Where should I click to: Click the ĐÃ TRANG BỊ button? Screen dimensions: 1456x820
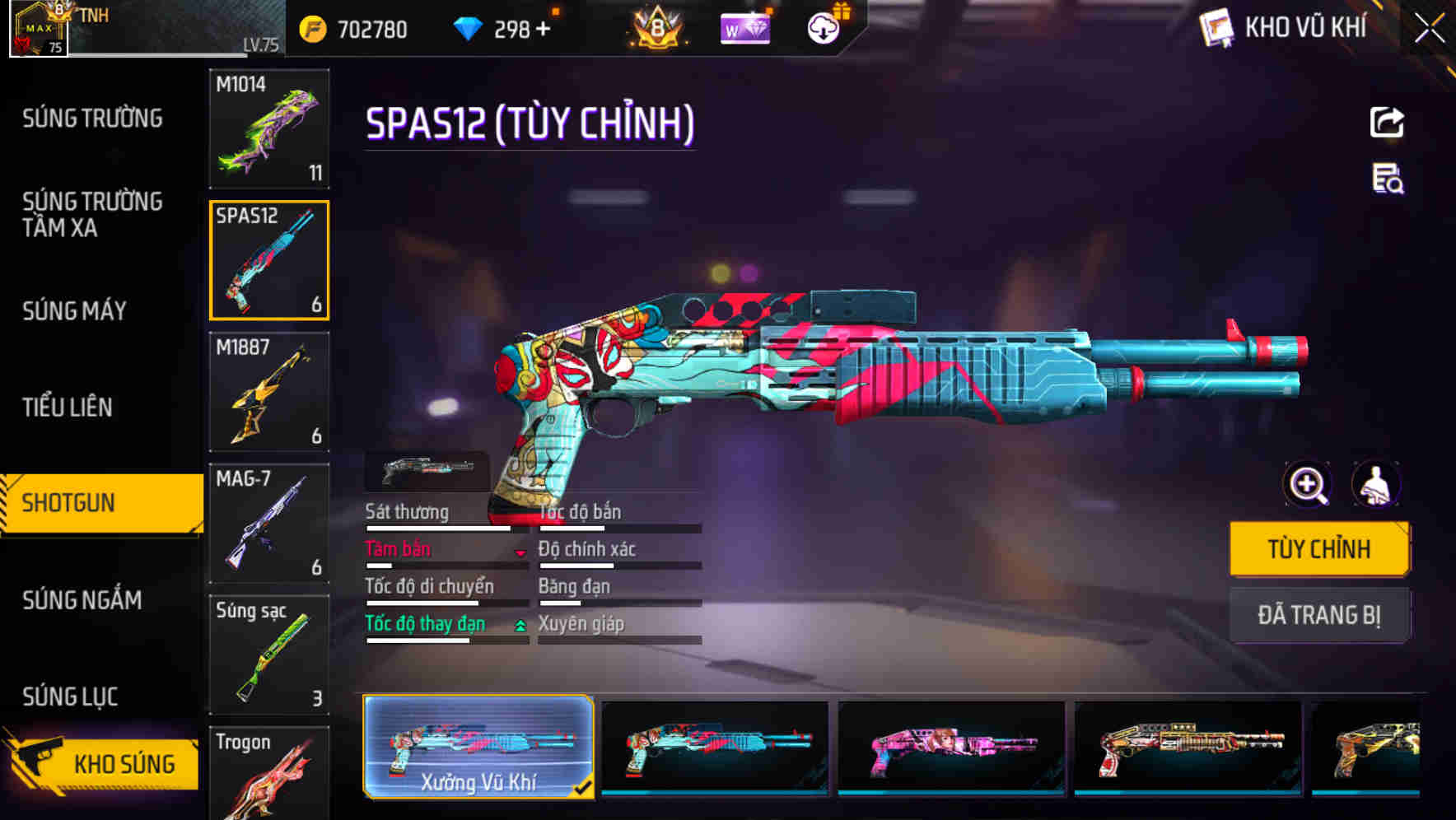[x=1319, y=615]
